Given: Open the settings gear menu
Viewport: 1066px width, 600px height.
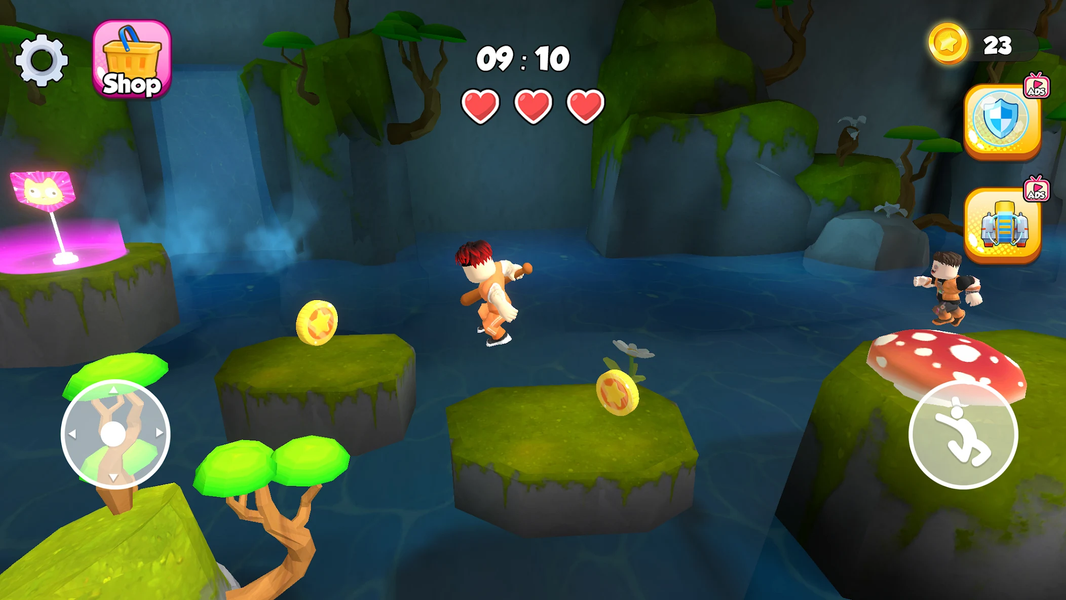Looking at the screenshot, I should [x=42, y=60].
